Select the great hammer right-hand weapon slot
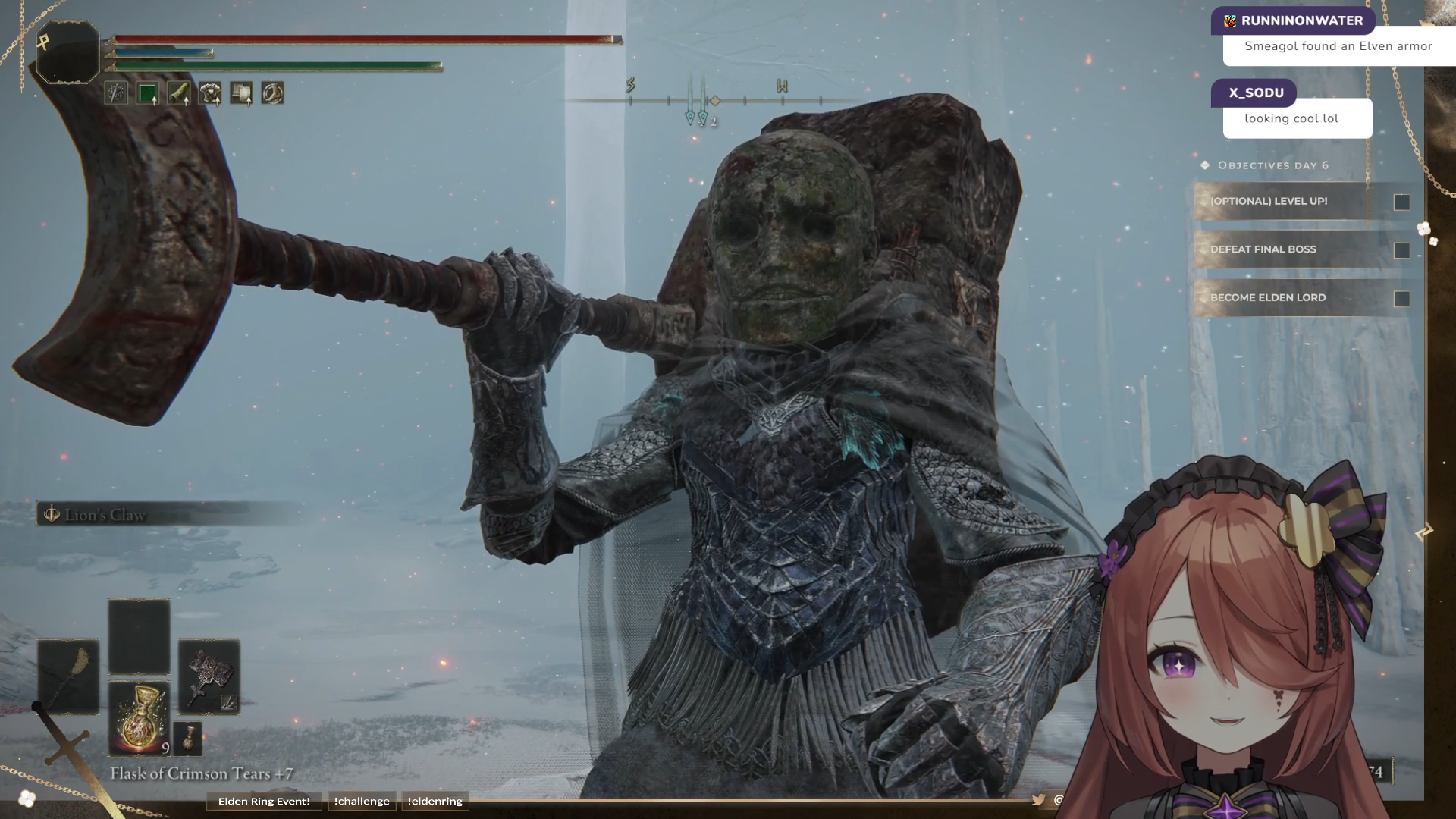This screenshot has height=819, width=1456. point(209,676)
